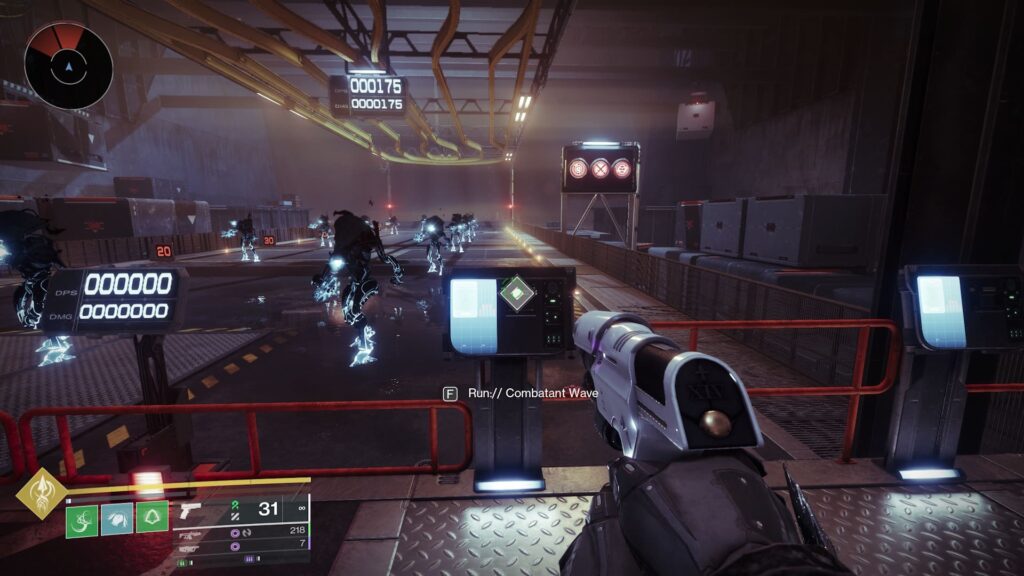The image size is (1024, 576).
Task: Click the radar in the top-left corner
Action: tap(68, 66)
